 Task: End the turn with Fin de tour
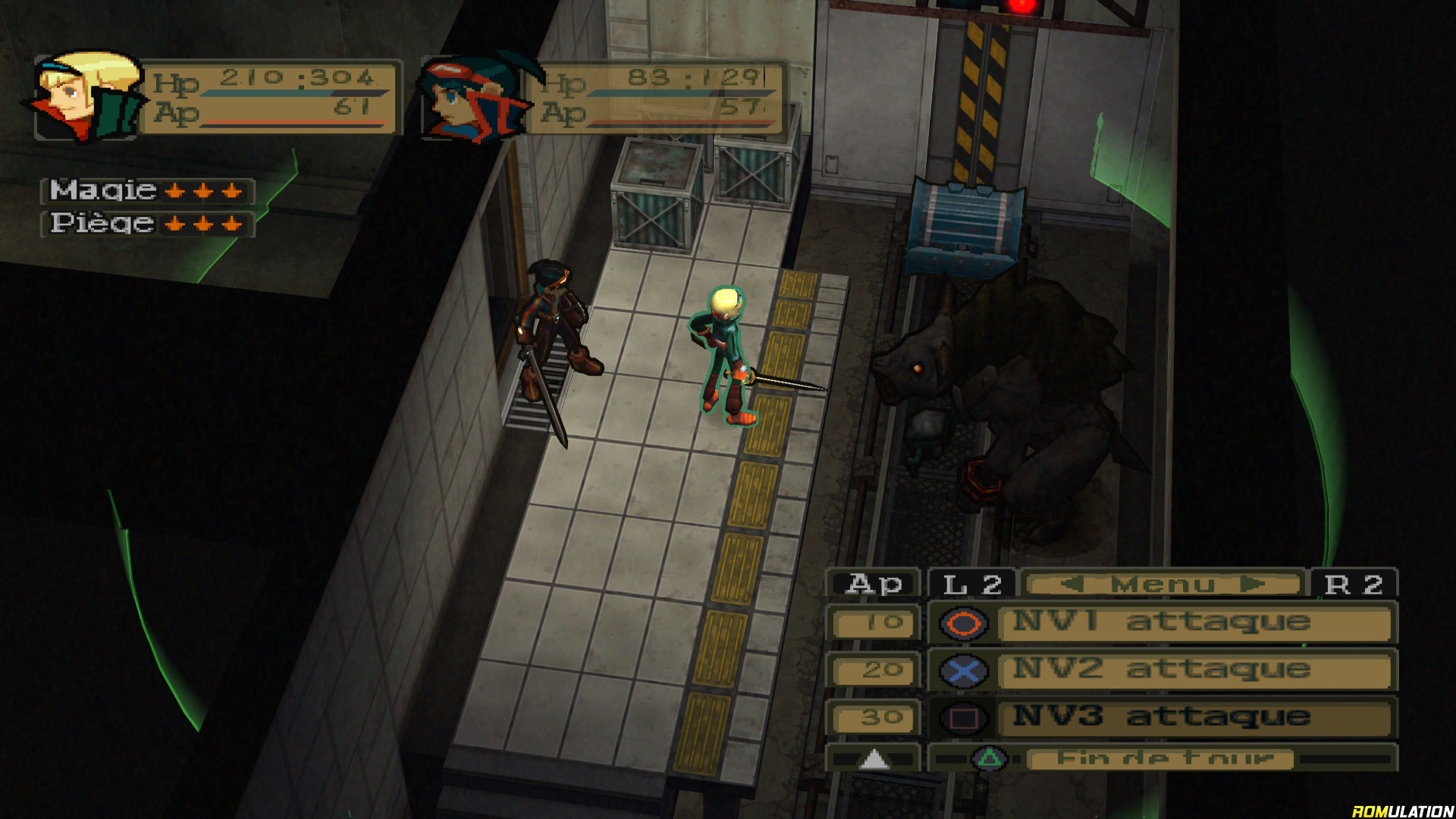tap(1160, 758)
